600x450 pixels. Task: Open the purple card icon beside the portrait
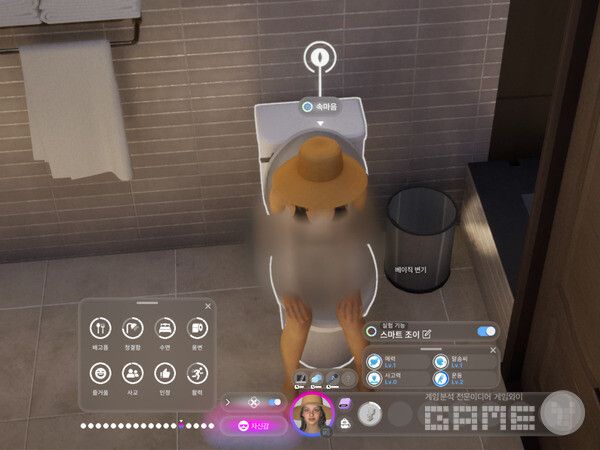(343, 402)
